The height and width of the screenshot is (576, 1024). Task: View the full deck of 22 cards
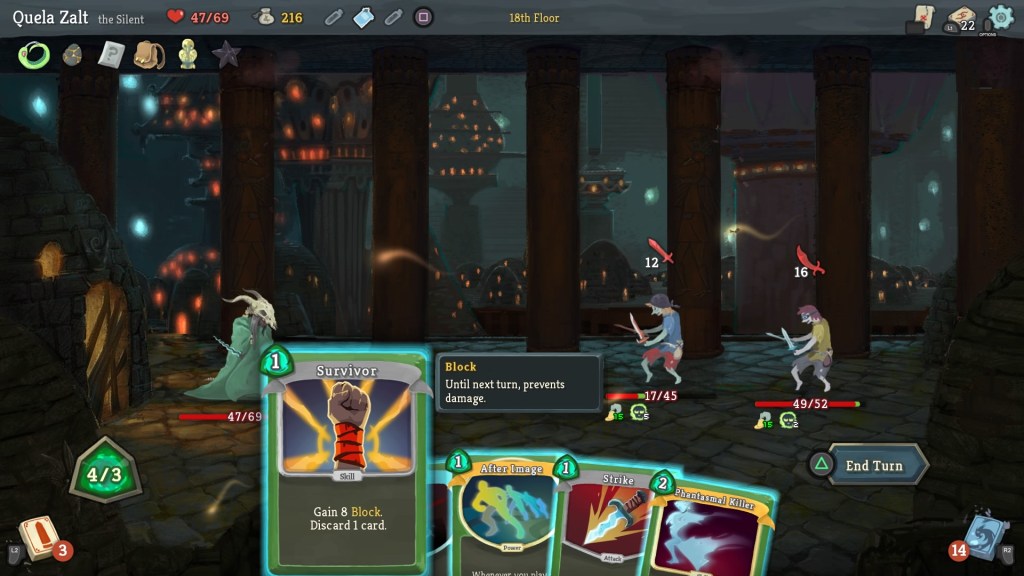click(x=961, y=19)
